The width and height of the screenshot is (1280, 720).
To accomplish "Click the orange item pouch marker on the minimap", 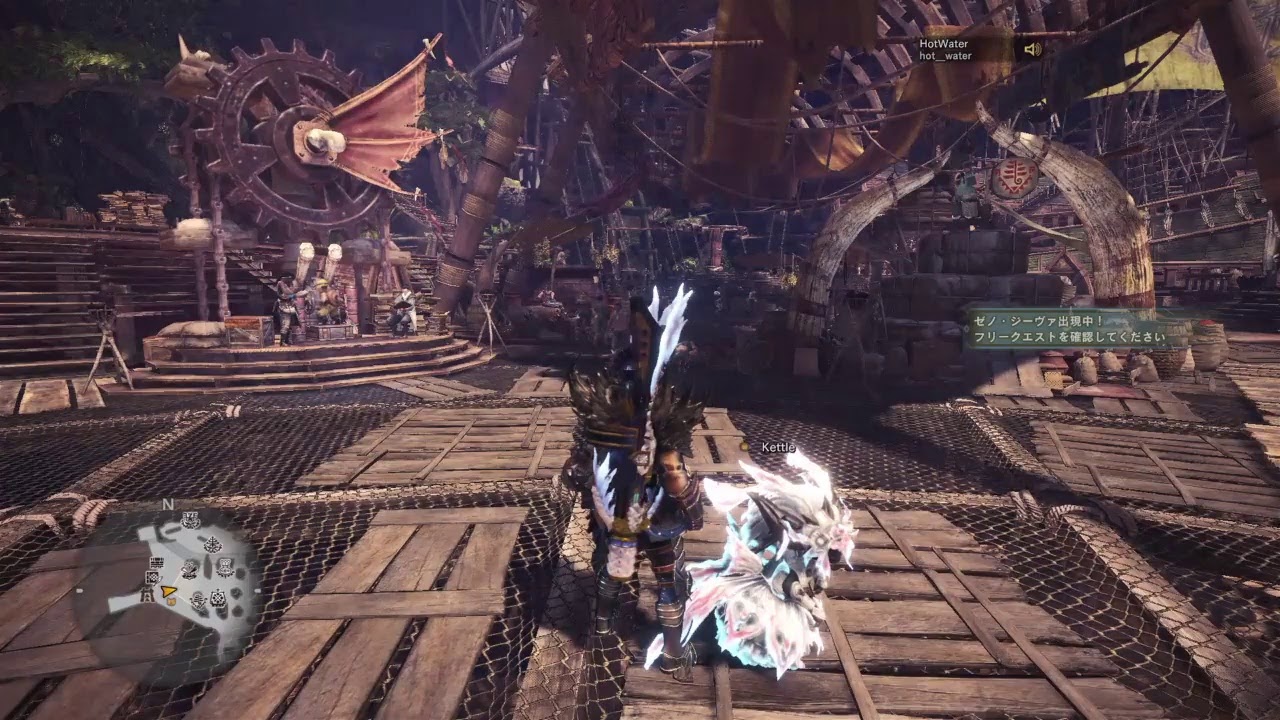I will [171, 601].
